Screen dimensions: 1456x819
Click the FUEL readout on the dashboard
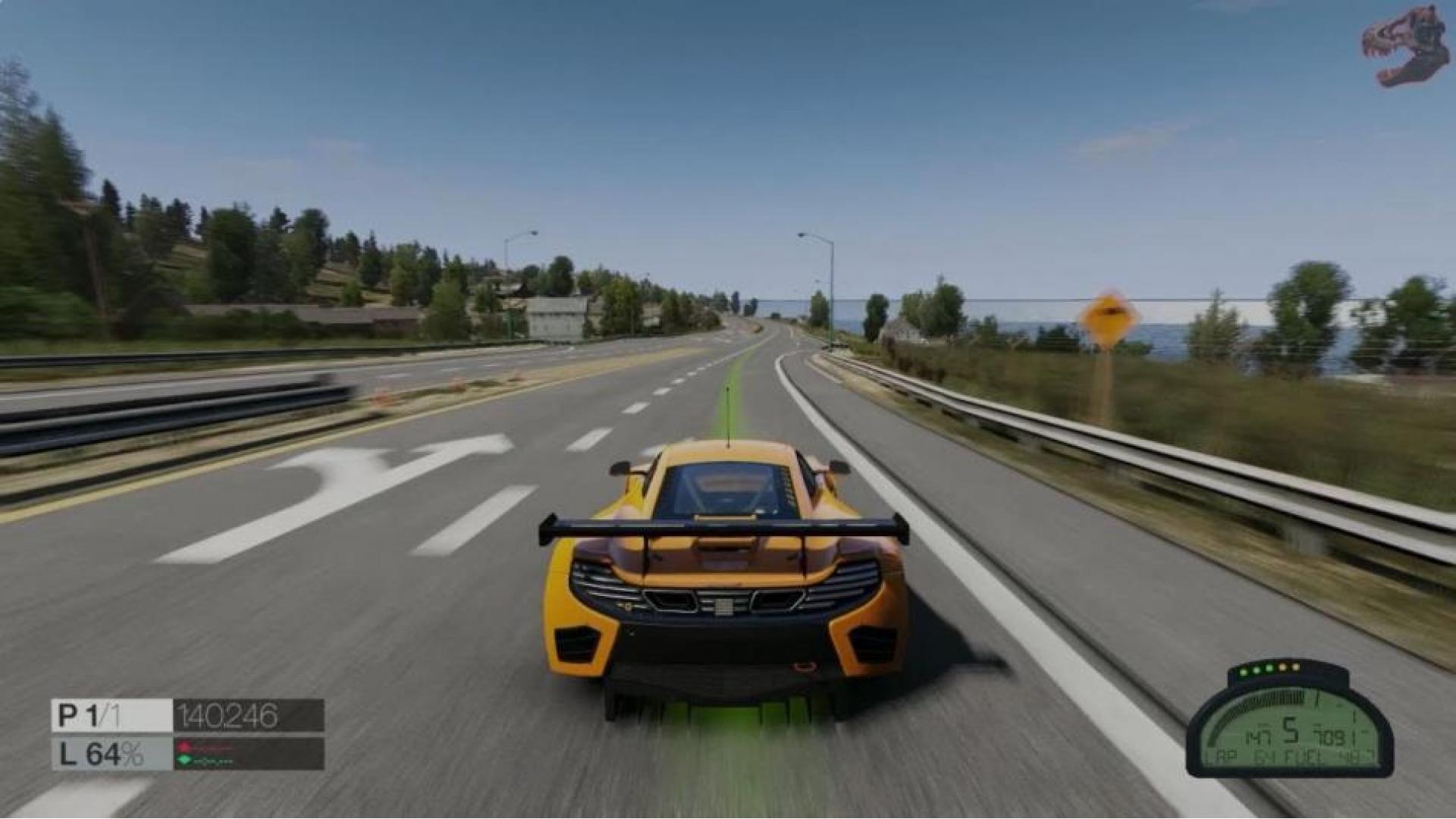1304,755
